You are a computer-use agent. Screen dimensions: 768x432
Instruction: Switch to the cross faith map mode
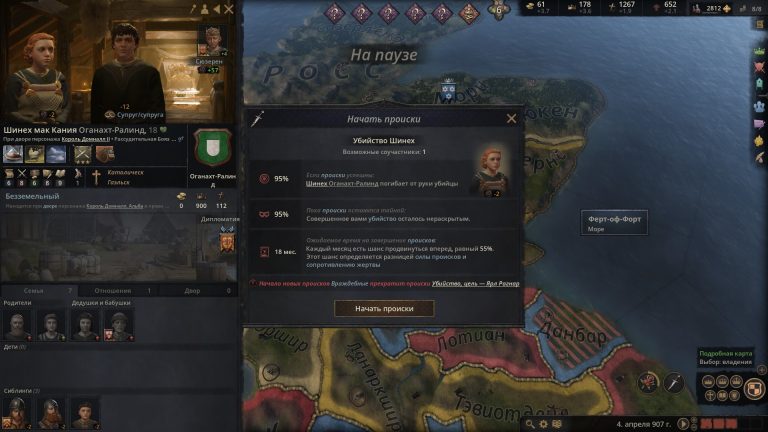pyautogui.click(x=712, y=395)
